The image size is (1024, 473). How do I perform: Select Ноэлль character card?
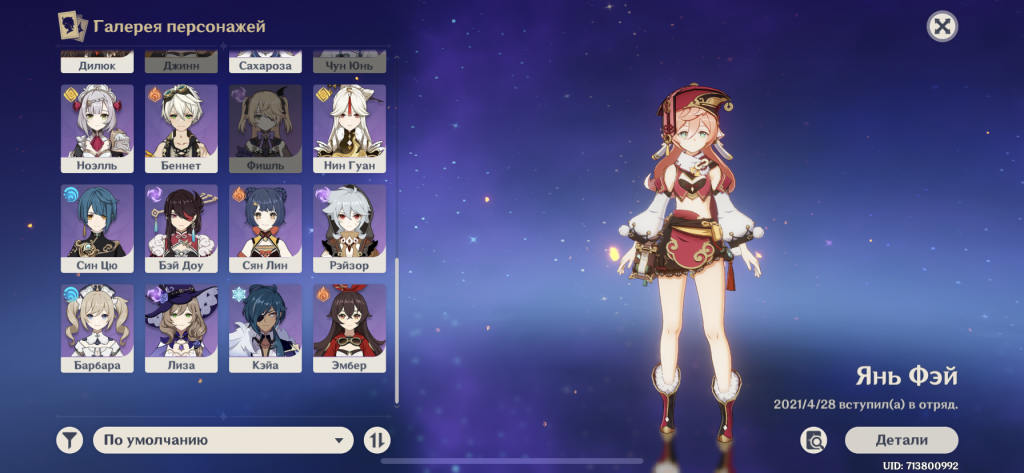coord(97,129)
